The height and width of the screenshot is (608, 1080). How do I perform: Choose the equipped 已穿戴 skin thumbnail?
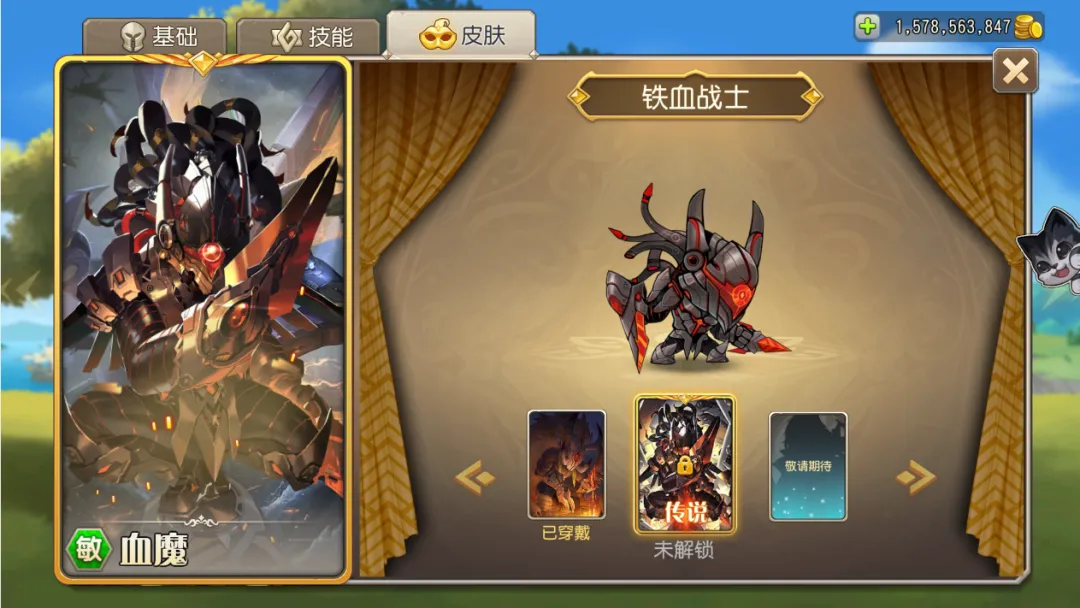click(566, 464)
